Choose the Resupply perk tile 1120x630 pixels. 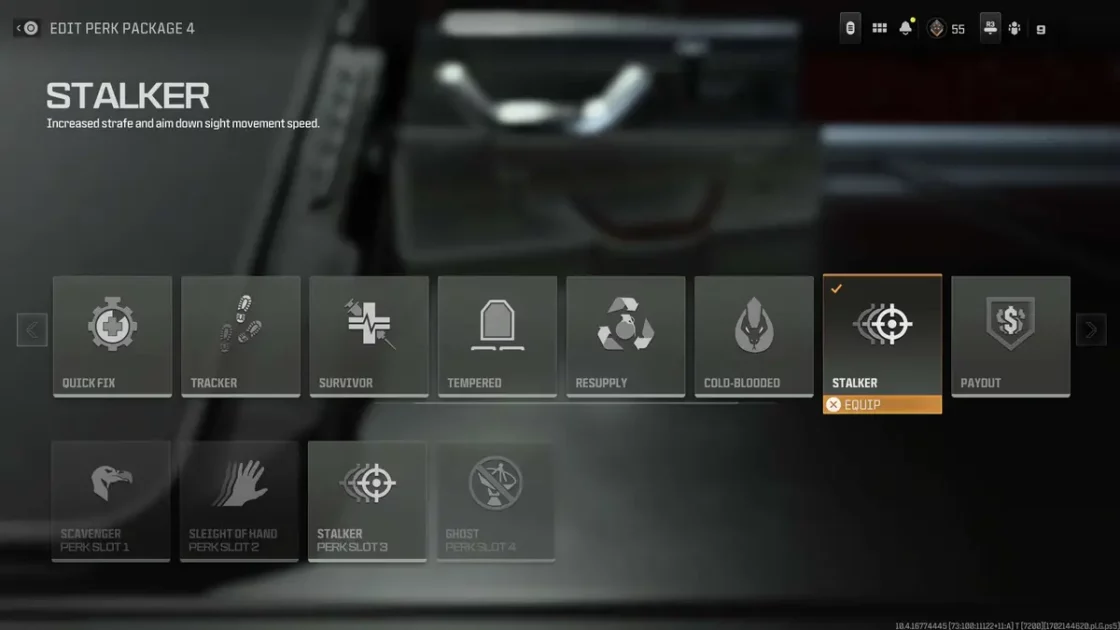click(625, 336)
